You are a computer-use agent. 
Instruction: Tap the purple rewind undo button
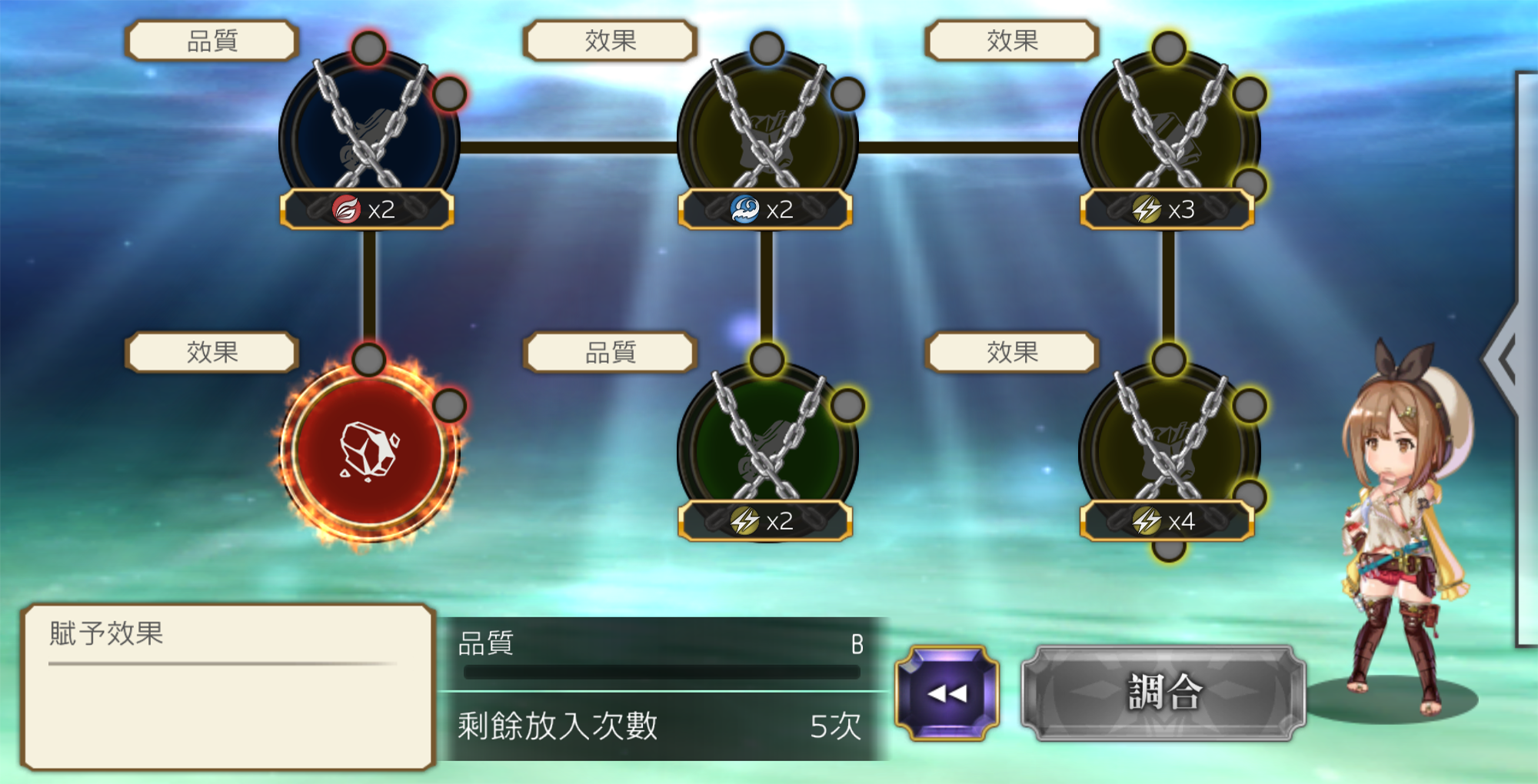coord(947,693)
